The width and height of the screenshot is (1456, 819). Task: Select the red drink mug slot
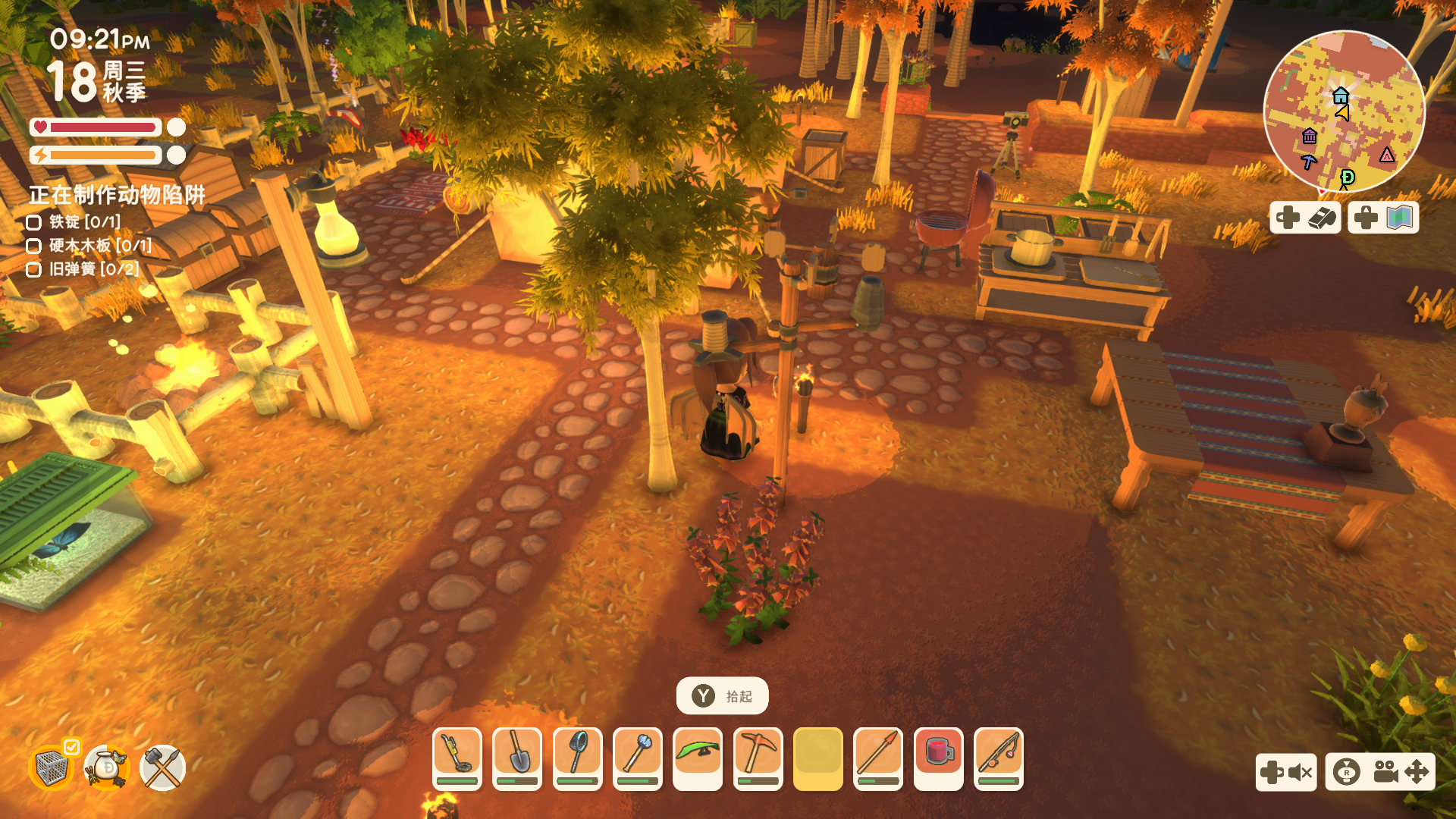pos(938,758)
